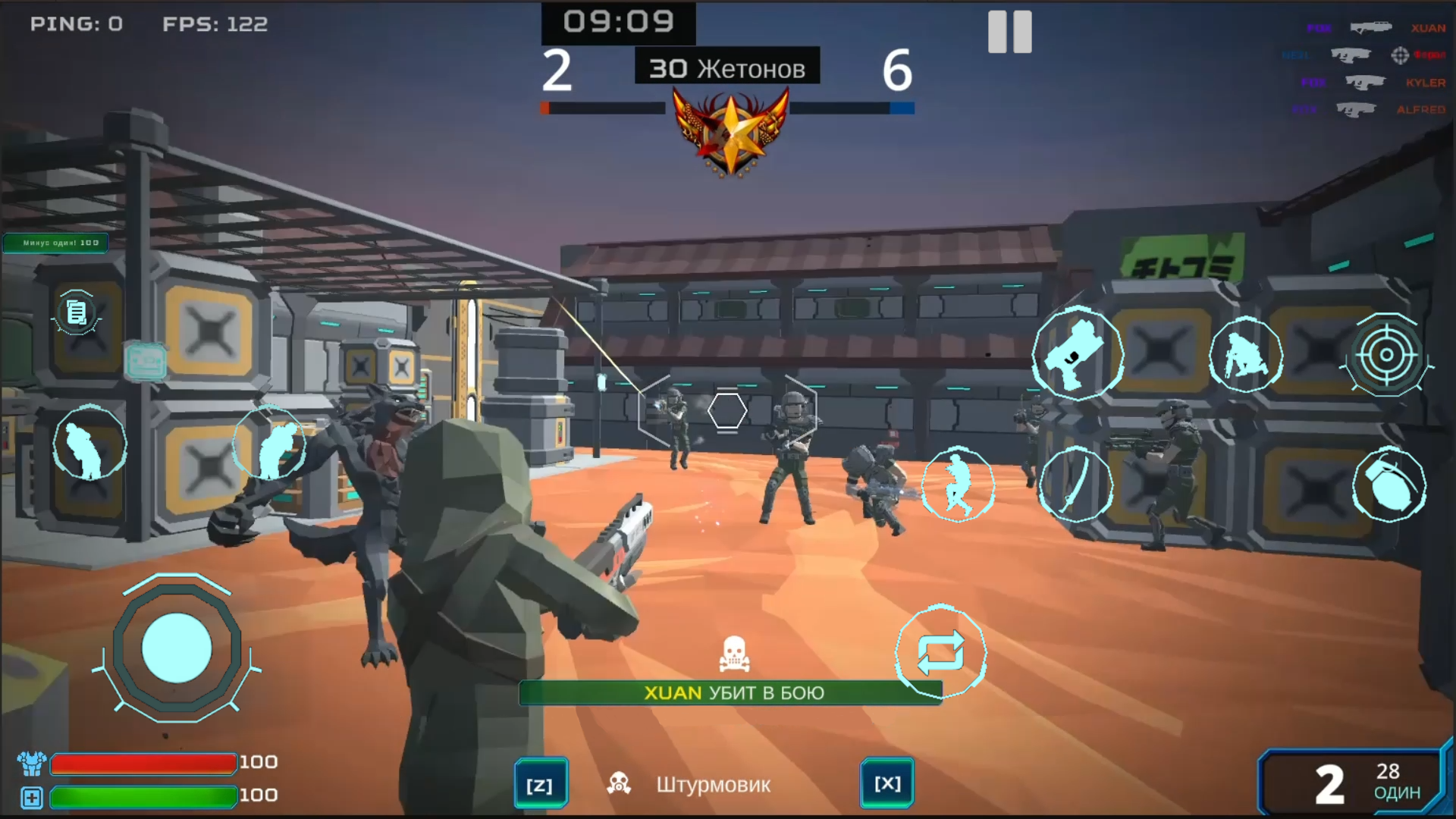
Task: Tap the crouch stance icon
Action: coord(1246,355)
